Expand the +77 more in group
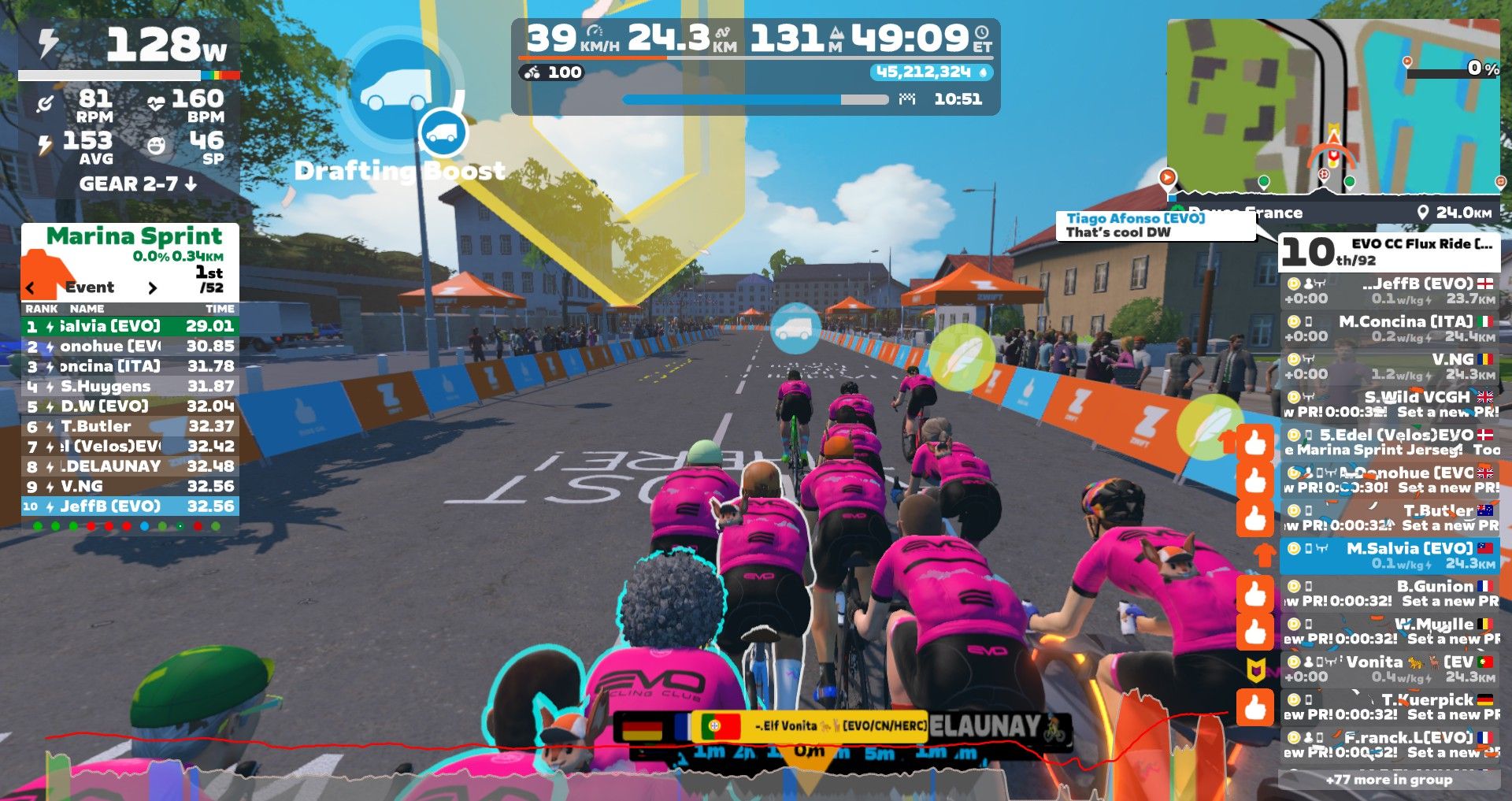The width and height of the screenshot is (1512, 801). [x=1388, y=780]
